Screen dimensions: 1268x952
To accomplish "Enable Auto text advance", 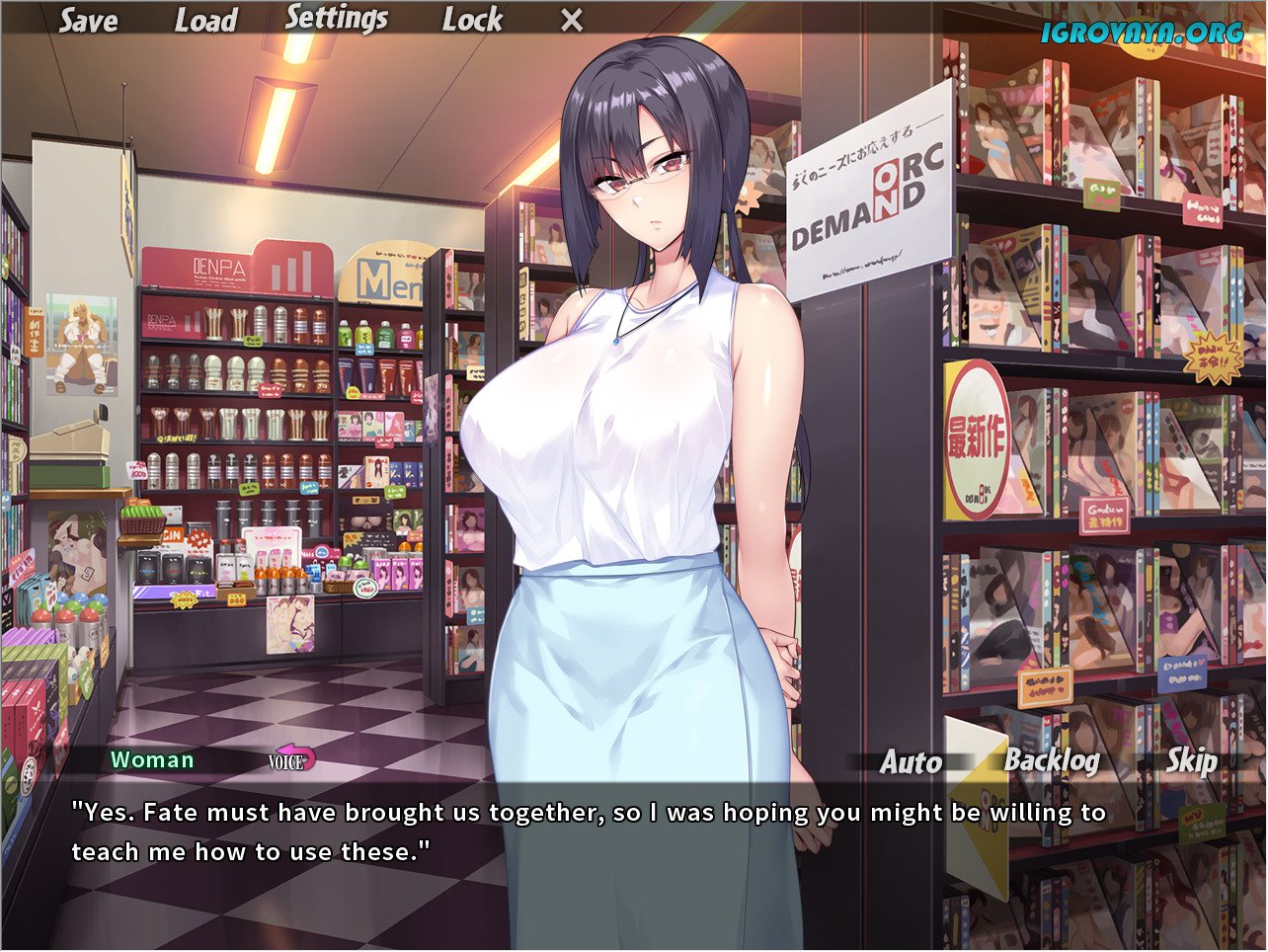I will tap(911, 762).
